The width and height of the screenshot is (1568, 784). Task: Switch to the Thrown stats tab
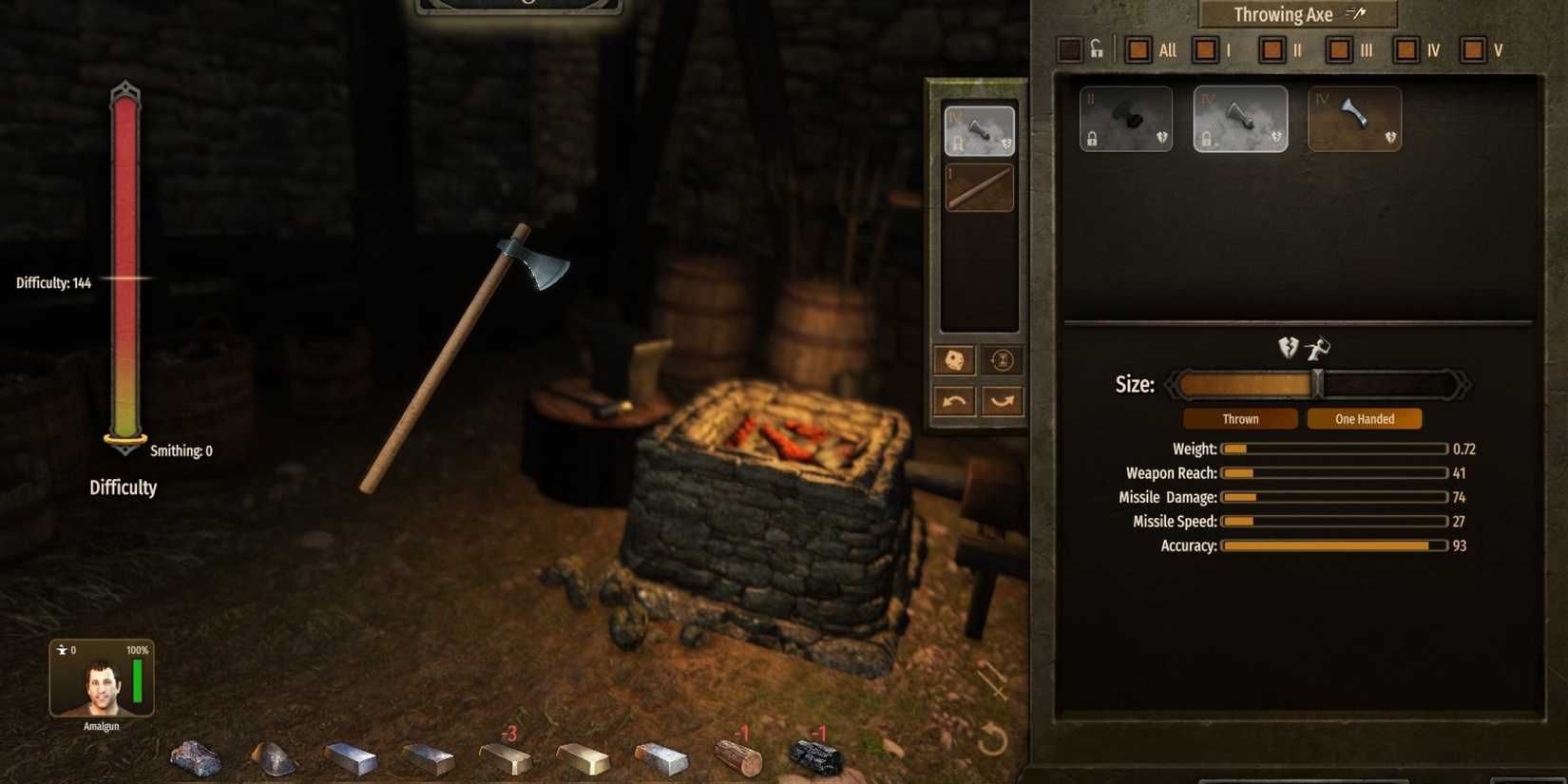(x=1239, y=418)
